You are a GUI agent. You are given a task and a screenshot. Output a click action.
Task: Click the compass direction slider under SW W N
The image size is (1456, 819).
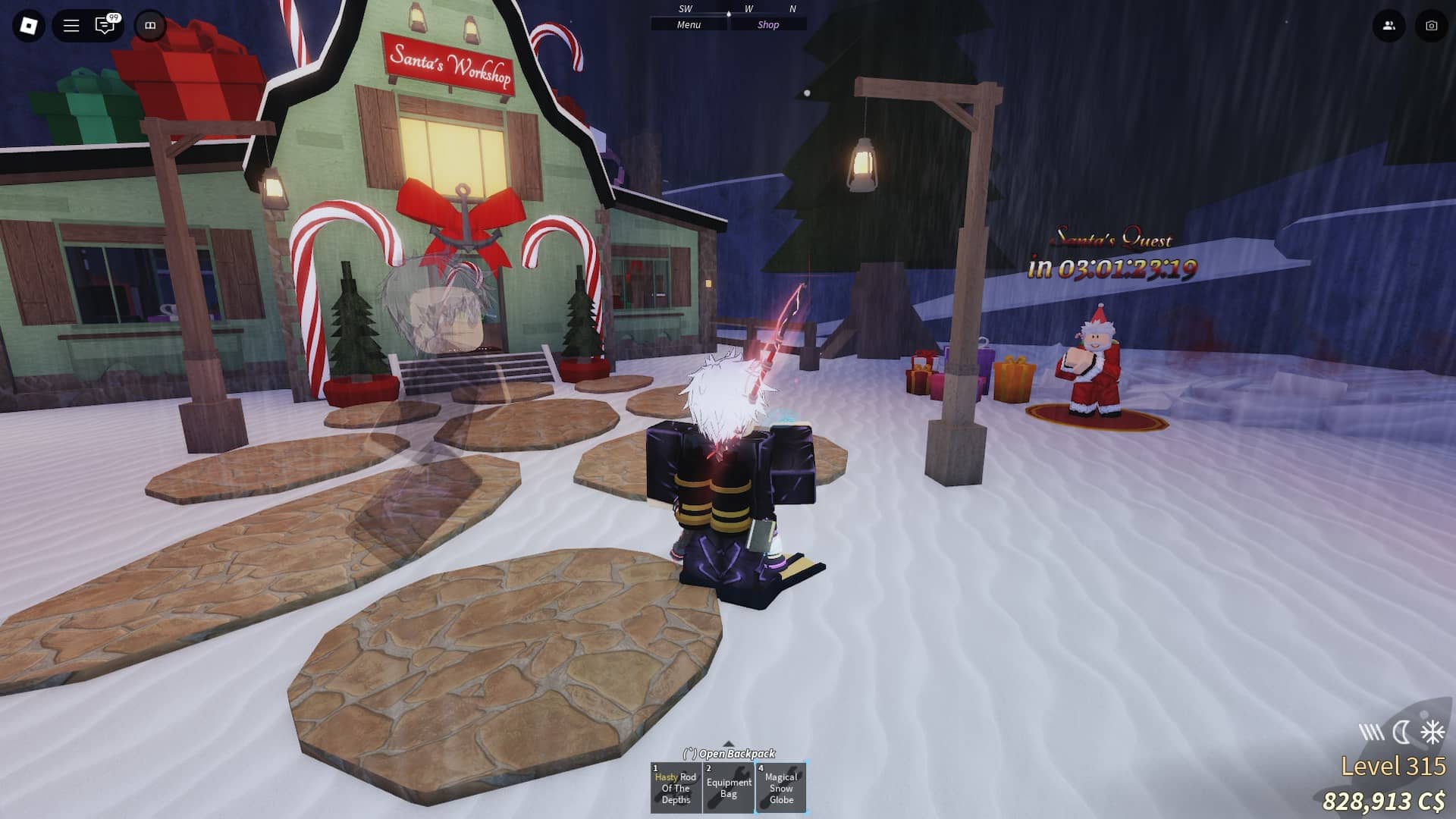point(730,13)
